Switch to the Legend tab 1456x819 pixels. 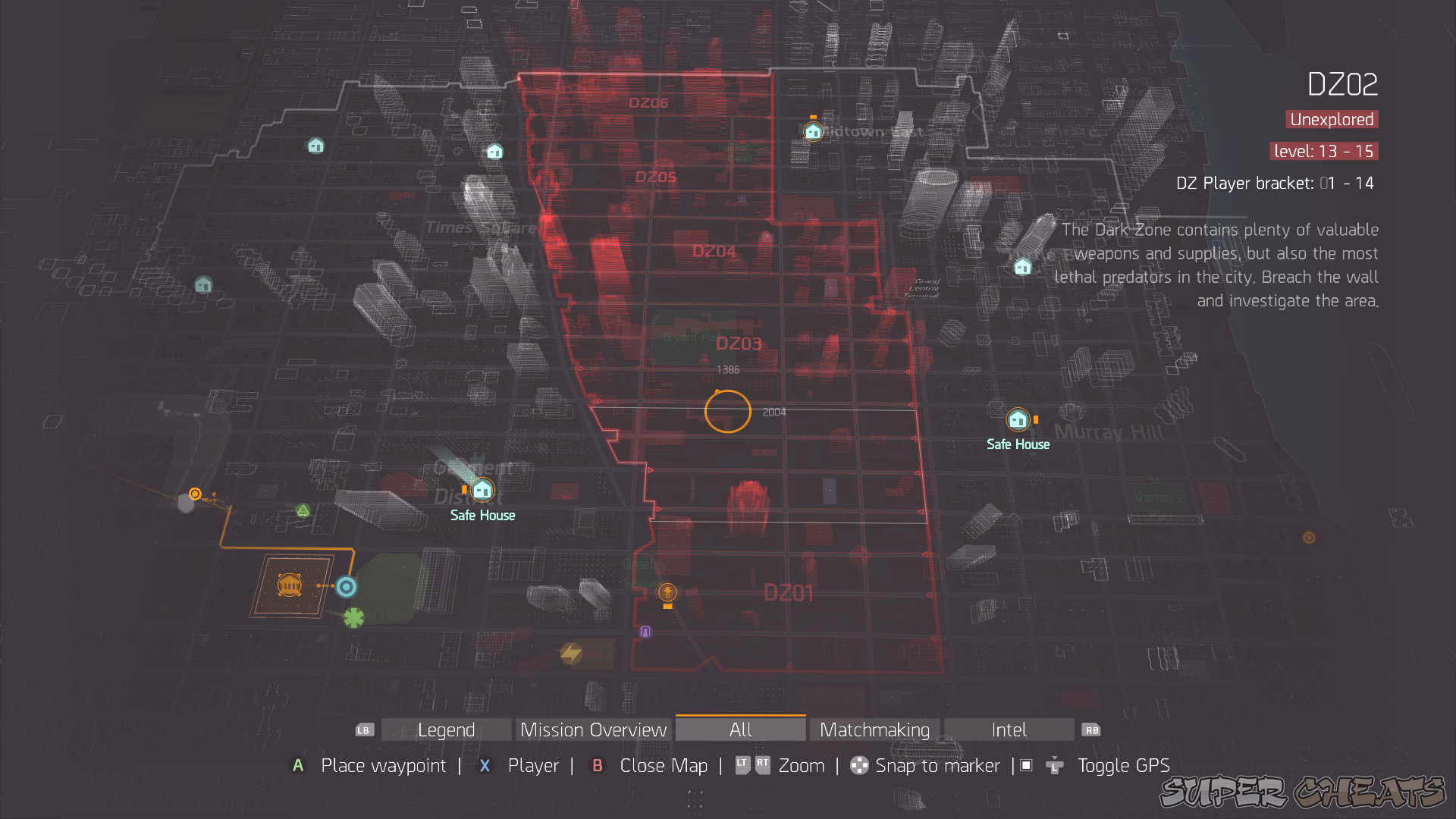pos(446,730)
